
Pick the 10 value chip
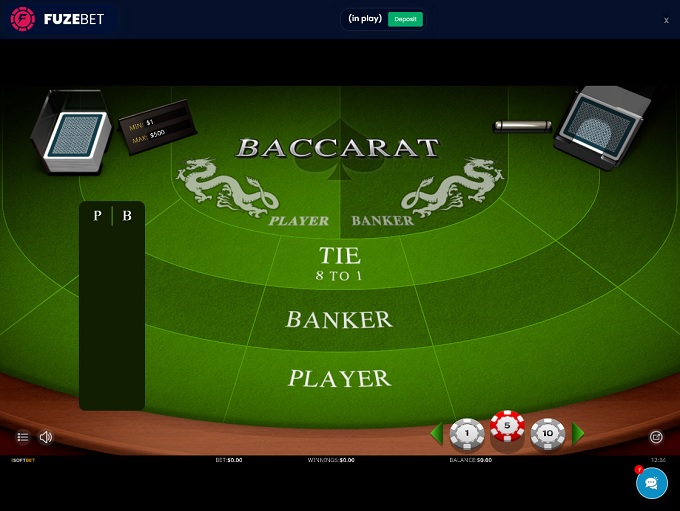click(548, 434)
